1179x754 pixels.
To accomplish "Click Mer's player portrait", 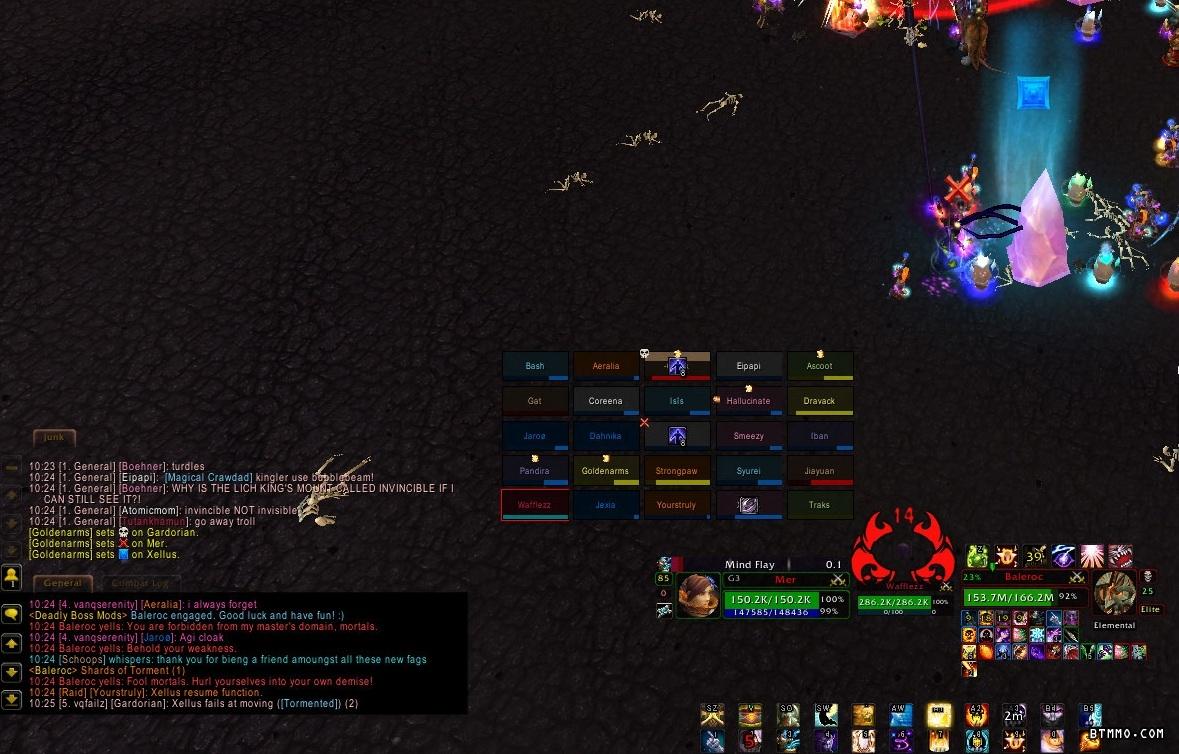I will point(698,595).
